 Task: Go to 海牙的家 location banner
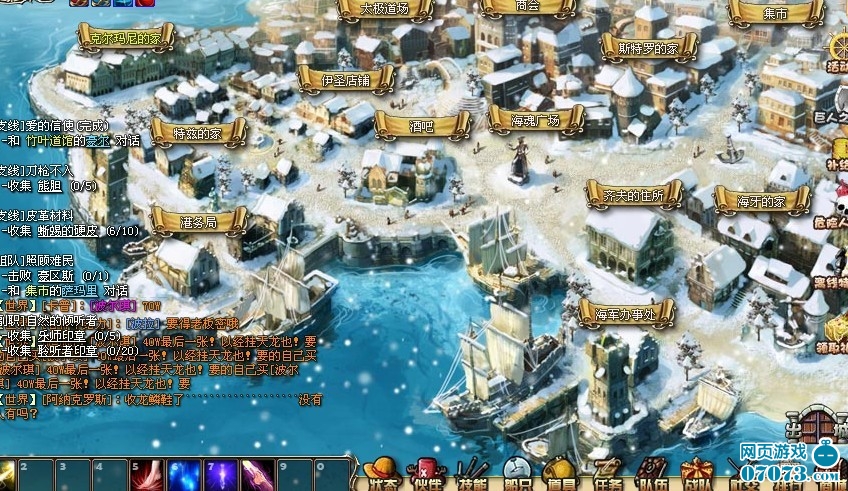point(761,201)
